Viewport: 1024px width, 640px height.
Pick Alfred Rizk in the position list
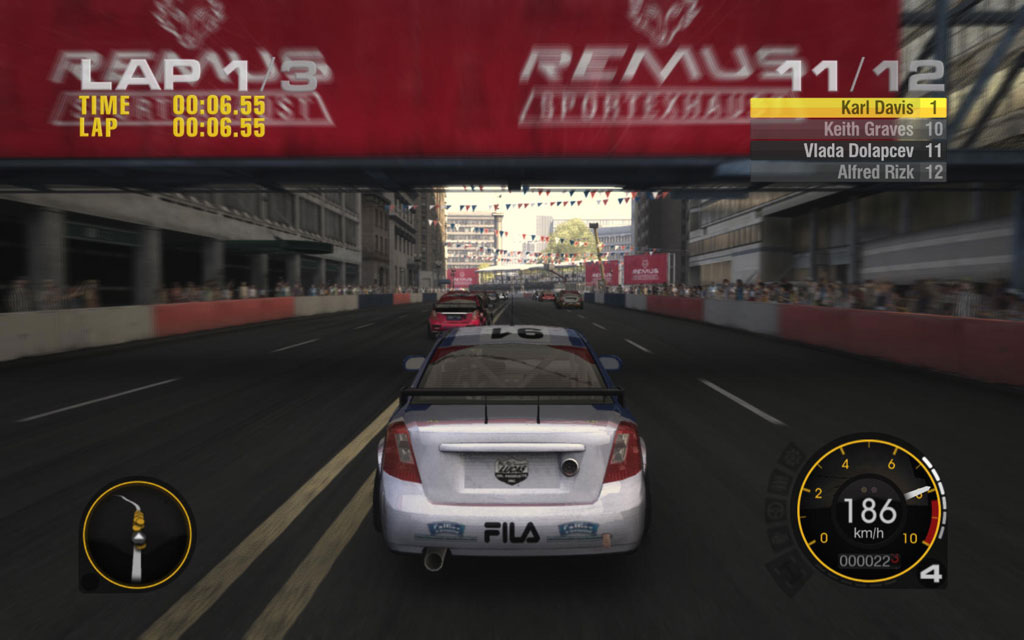[x=848, y=172]
